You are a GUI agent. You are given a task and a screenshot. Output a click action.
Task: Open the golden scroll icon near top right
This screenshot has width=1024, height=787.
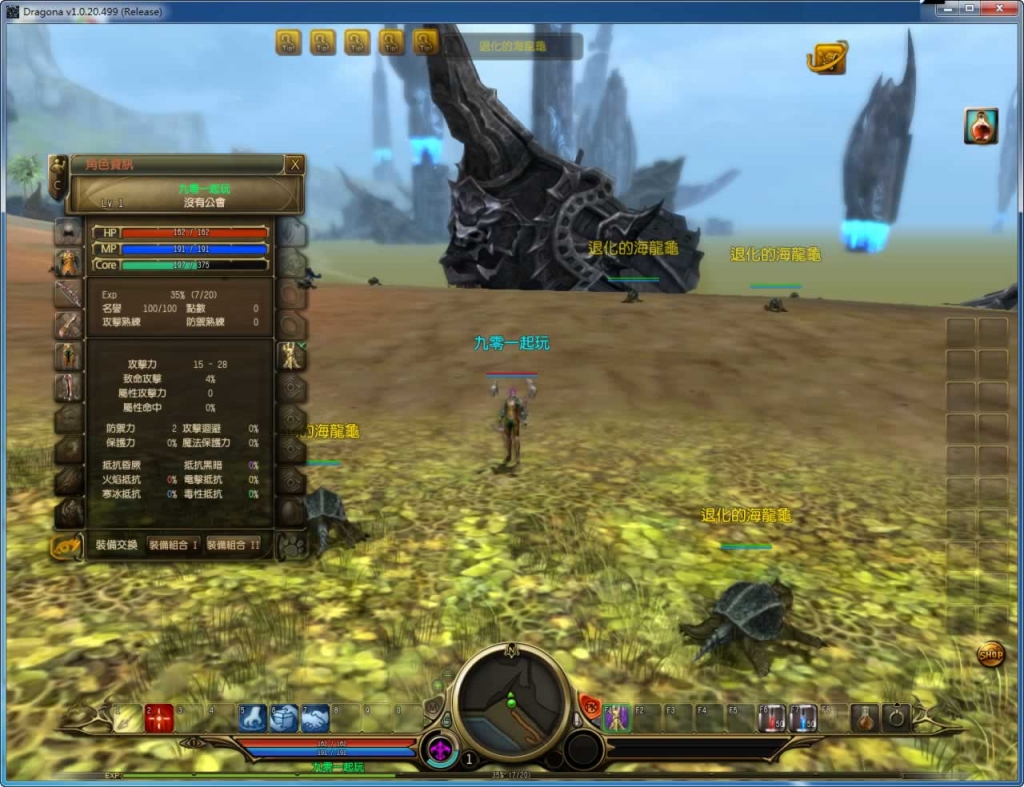(827, 57)
